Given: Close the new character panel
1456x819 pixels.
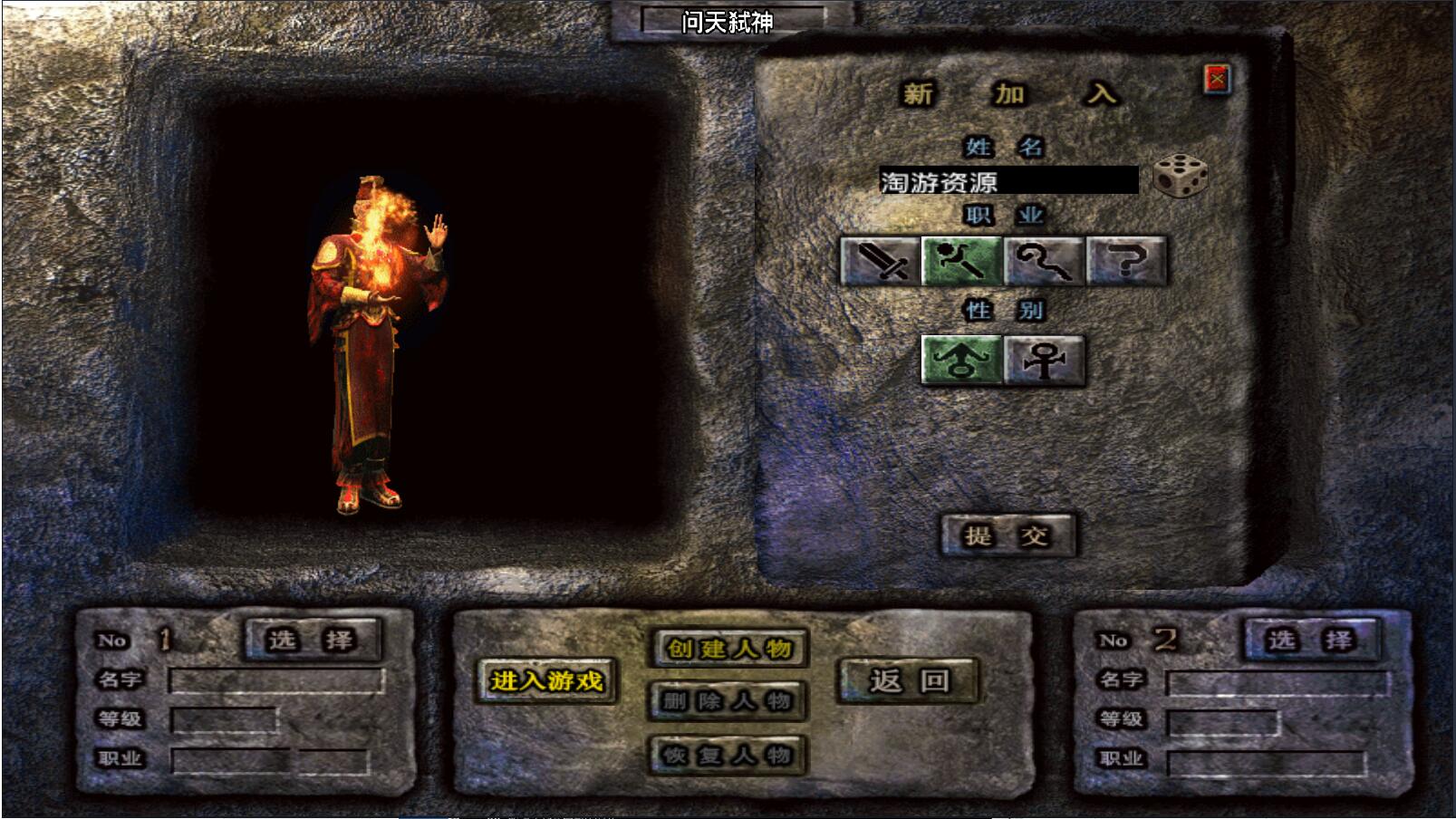Looking at the screenshot, I should point(1217,80).
